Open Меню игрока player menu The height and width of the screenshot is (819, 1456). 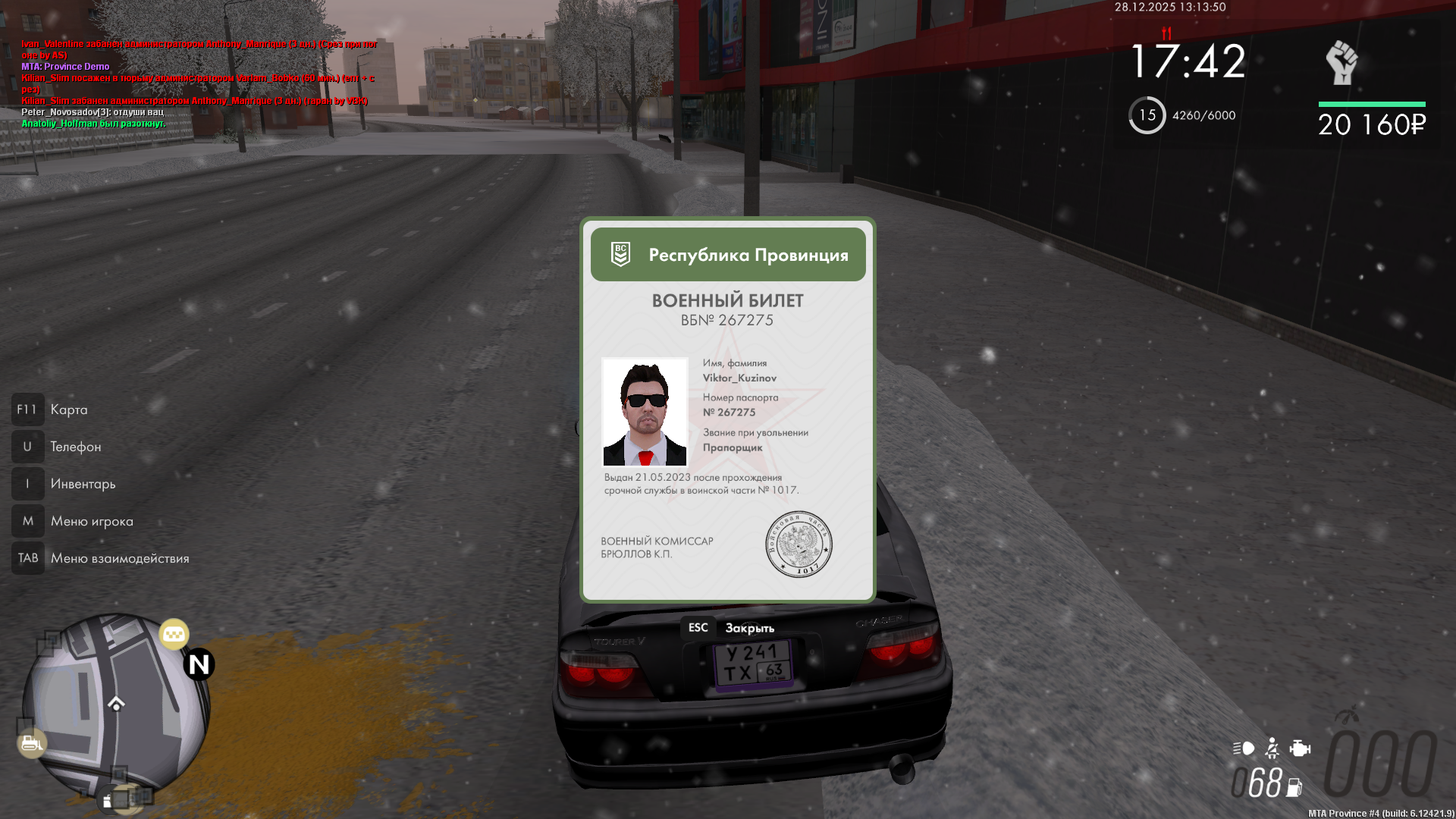pyautogui.click(x=91, y=521)
